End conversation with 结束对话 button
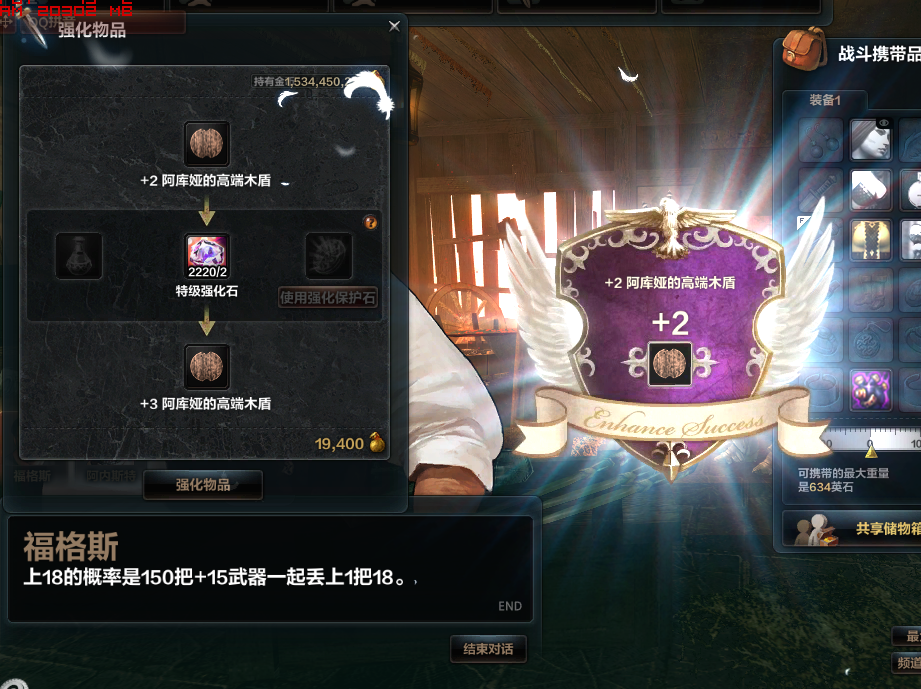 488,649
